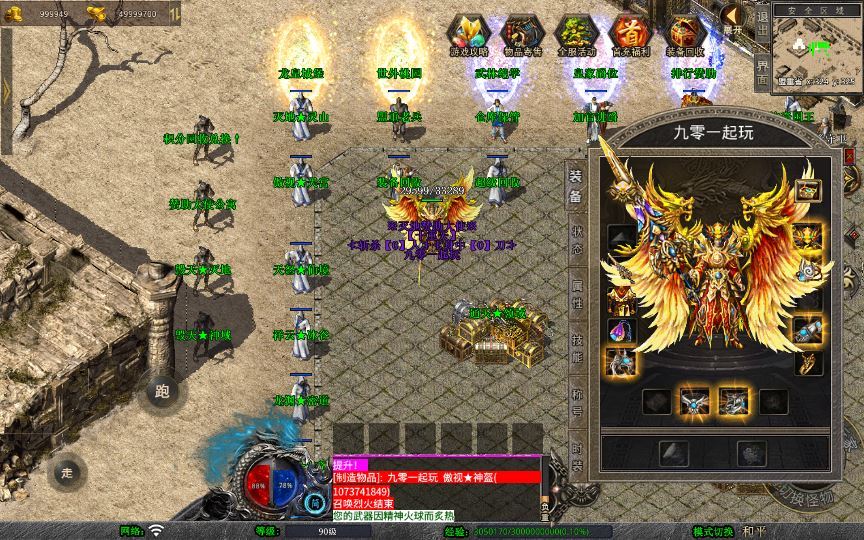
Task: Tap the 跑 run button
Action: click(x=163, y=392)
